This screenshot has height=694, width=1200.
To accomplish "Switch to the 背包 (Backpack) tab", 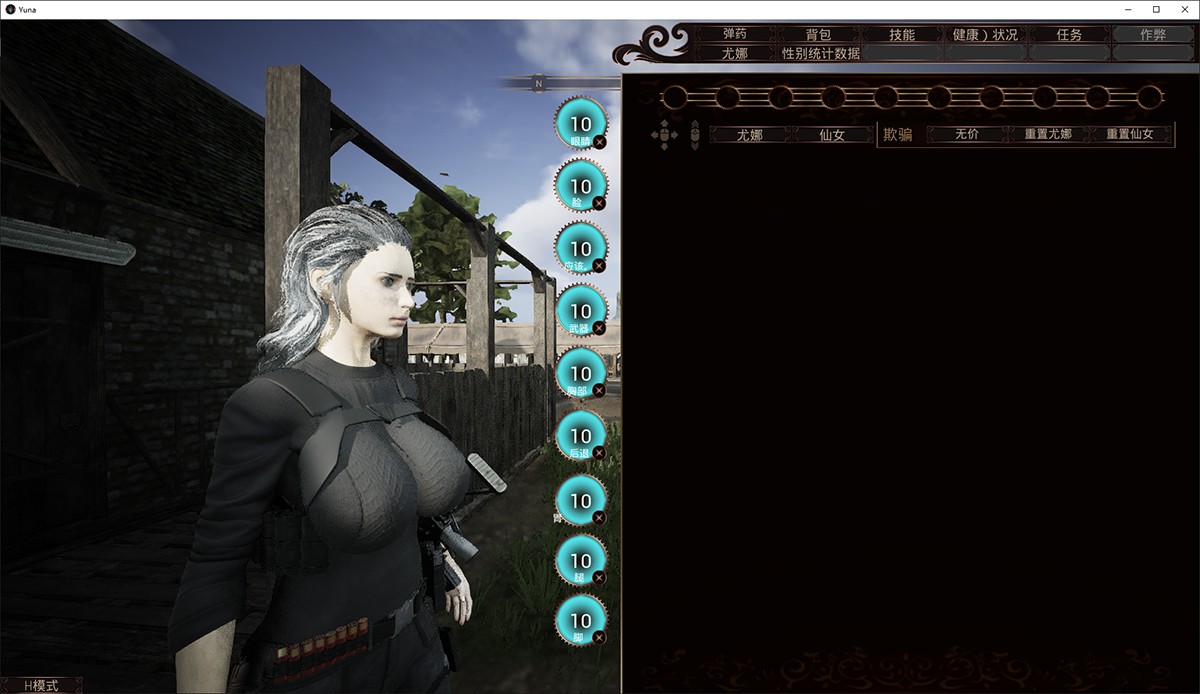I will pos(818,34).
